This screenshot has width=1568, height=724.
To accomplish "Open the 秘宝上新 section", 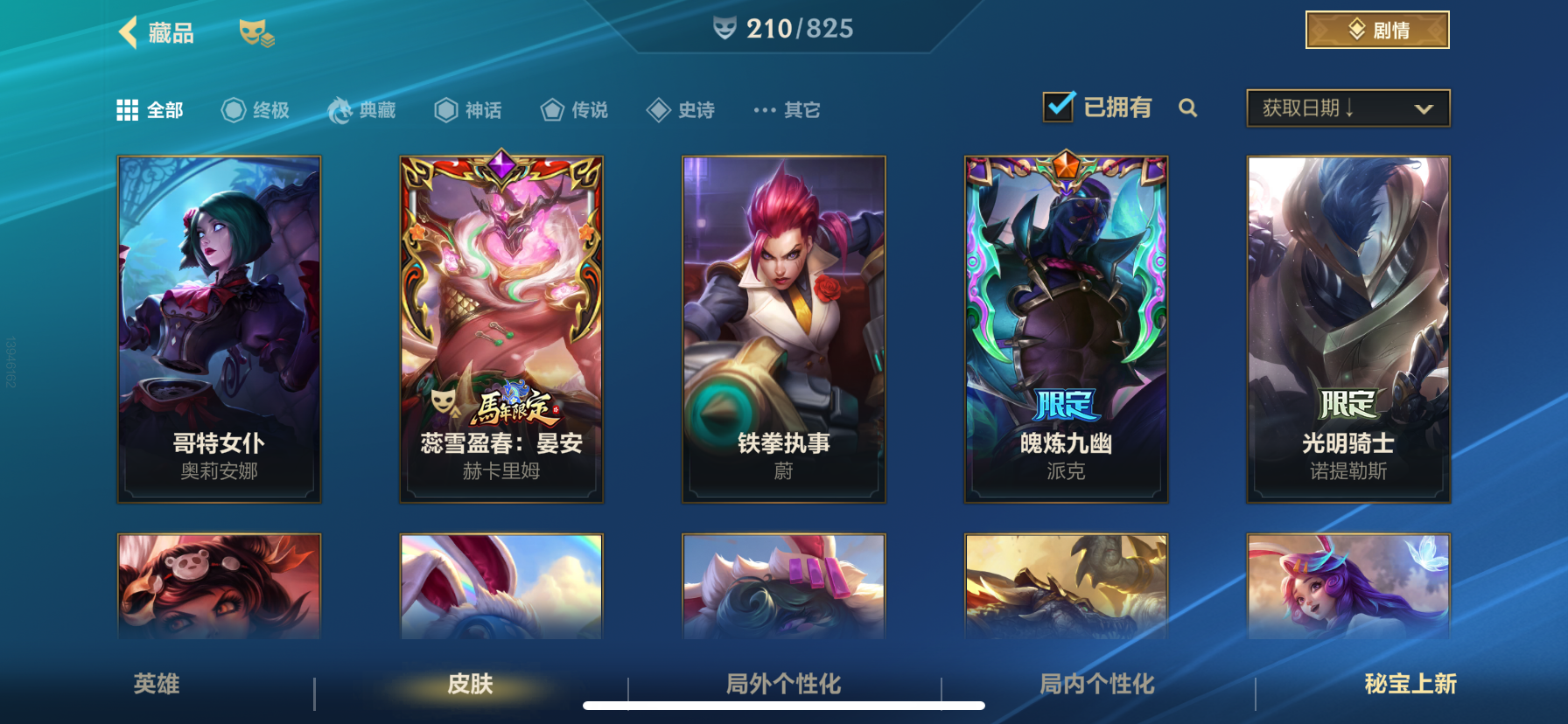I will 1409,686.
